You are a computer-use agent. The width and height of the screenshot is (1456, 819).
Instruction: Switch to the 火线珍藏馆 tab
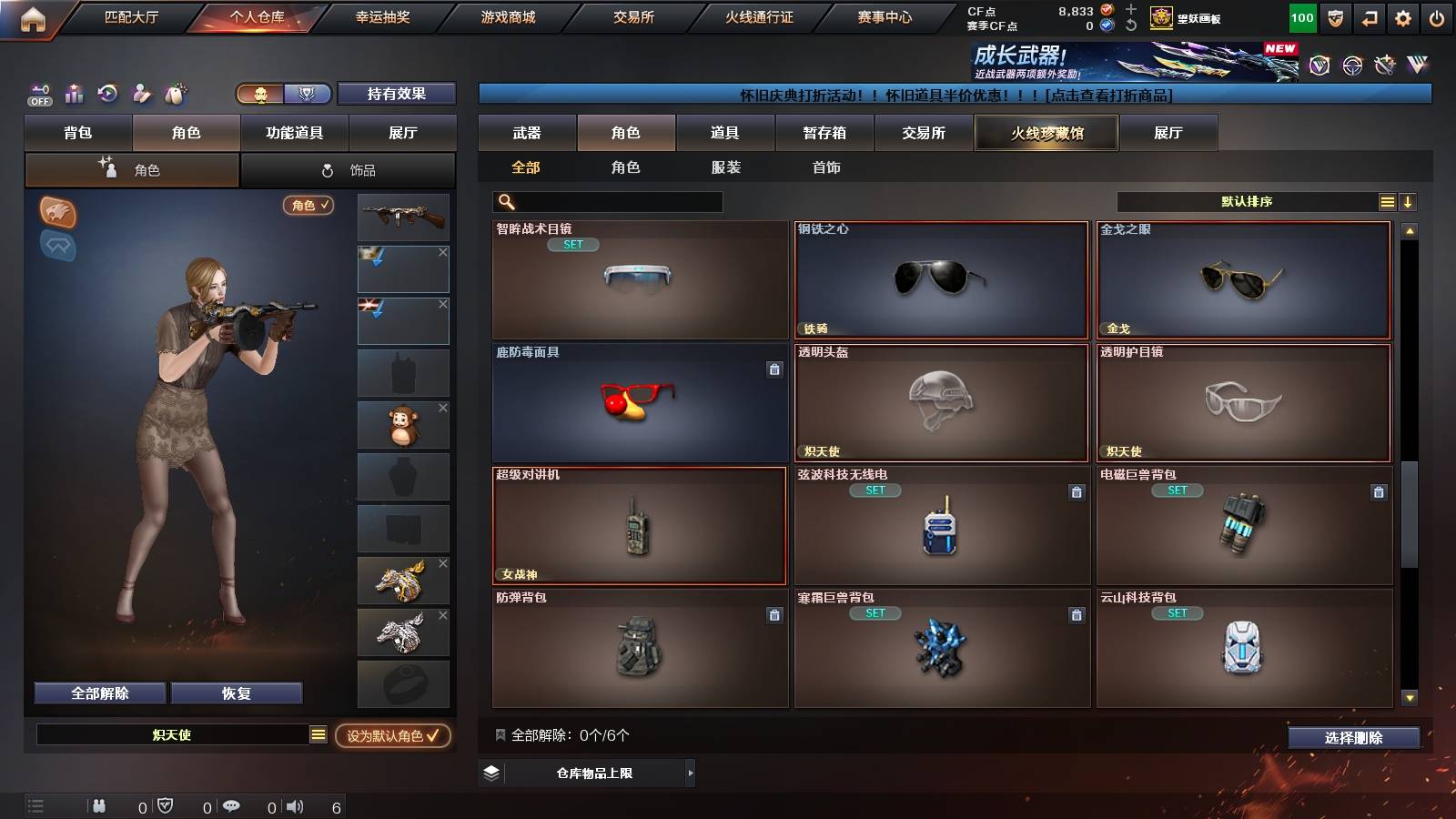pos(1046,133)
